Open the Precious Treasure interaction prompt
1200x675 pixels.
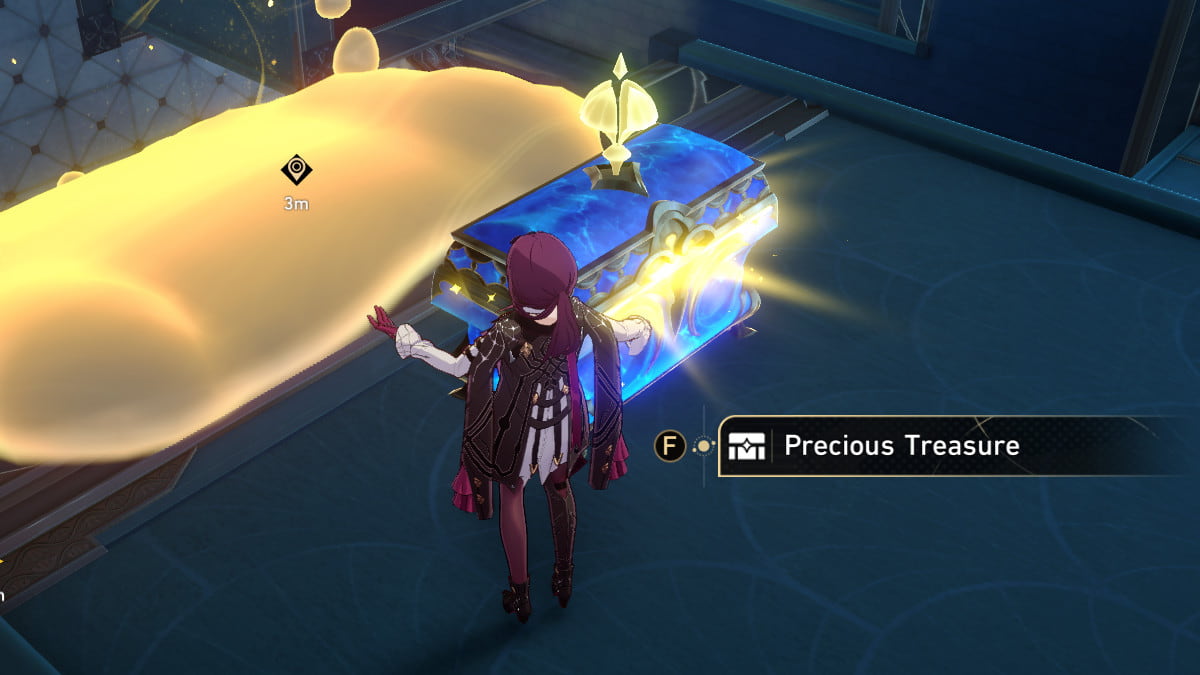pos(900,446)
